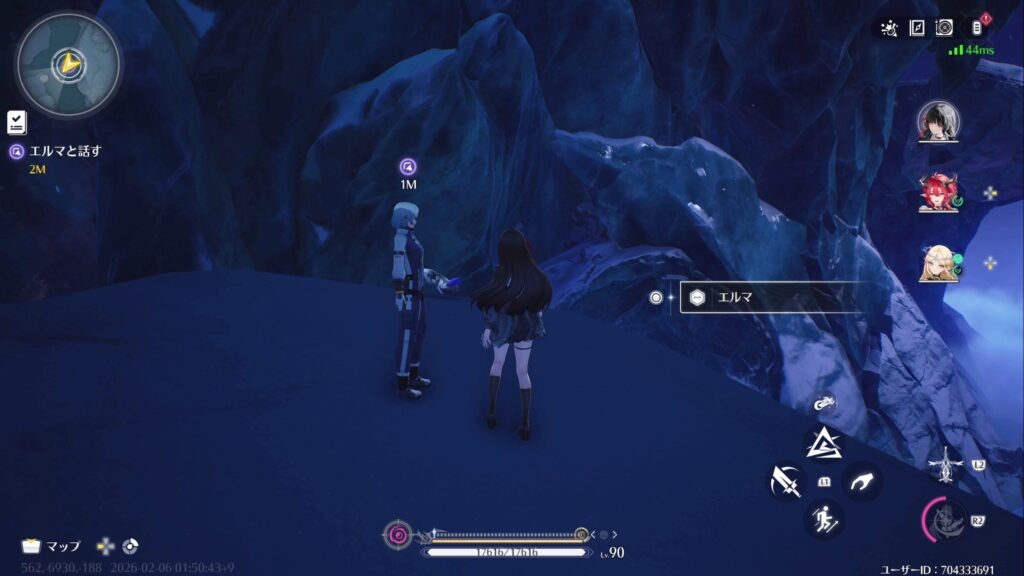Open the circular minimap

click(x=68, y=65)
